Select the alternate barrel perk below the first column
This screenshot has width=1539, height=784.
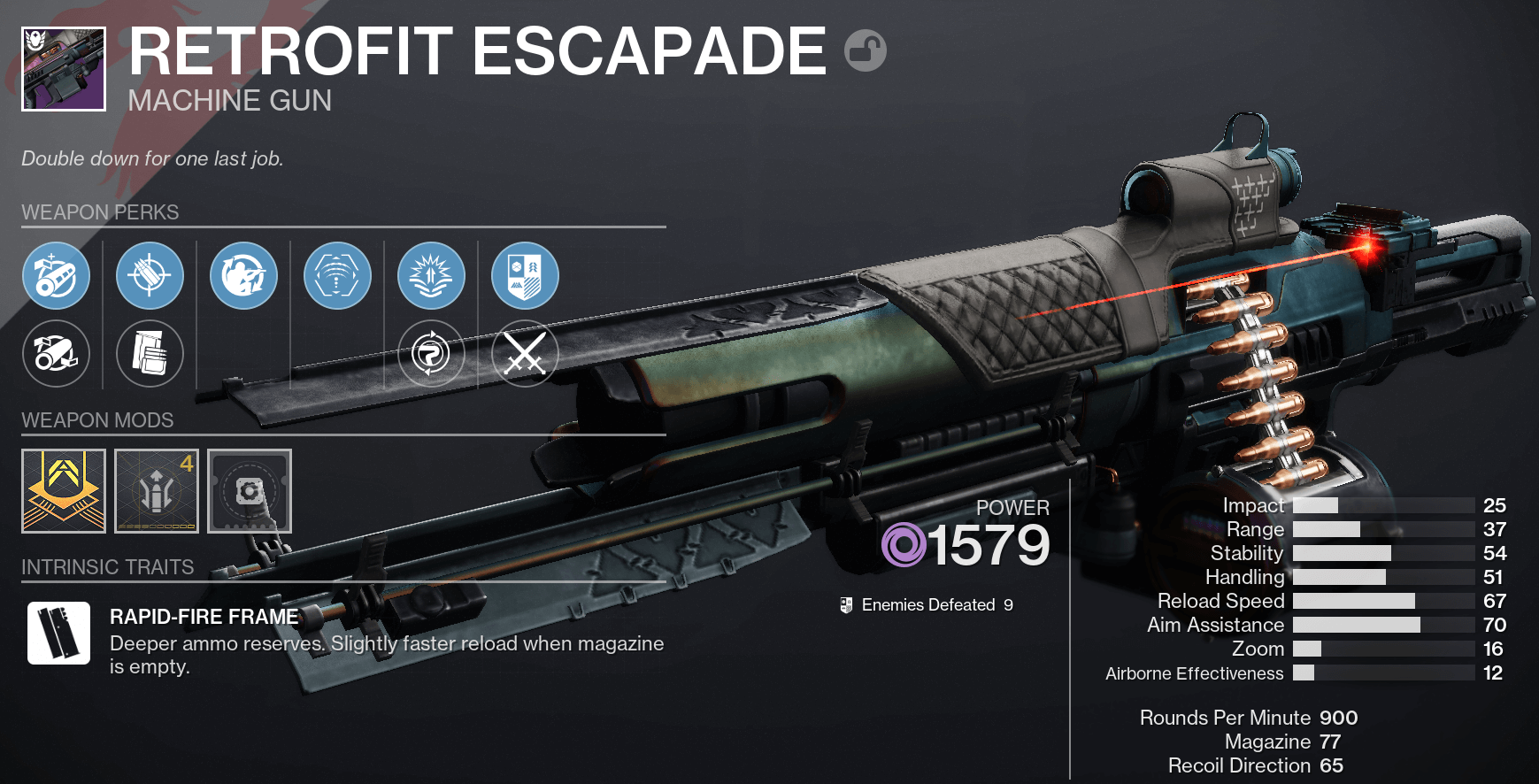[x=56, y=353]
